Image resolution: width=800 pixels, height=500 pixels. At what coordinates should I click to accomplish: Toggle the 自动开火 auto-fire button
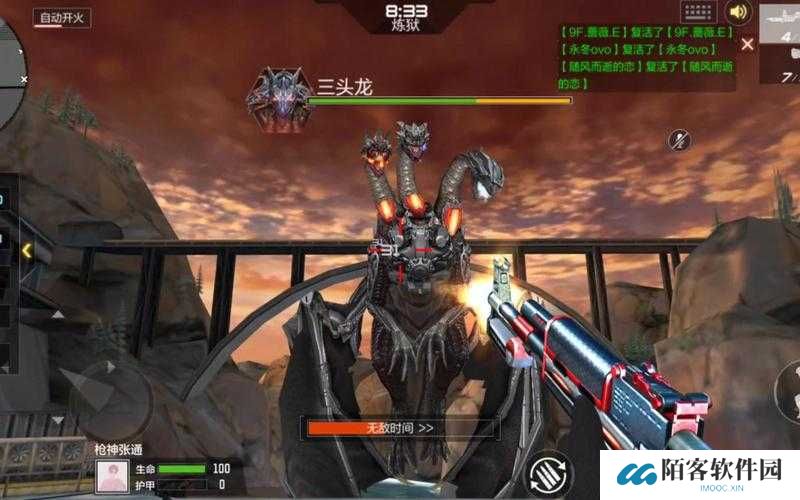coord(64,17)
